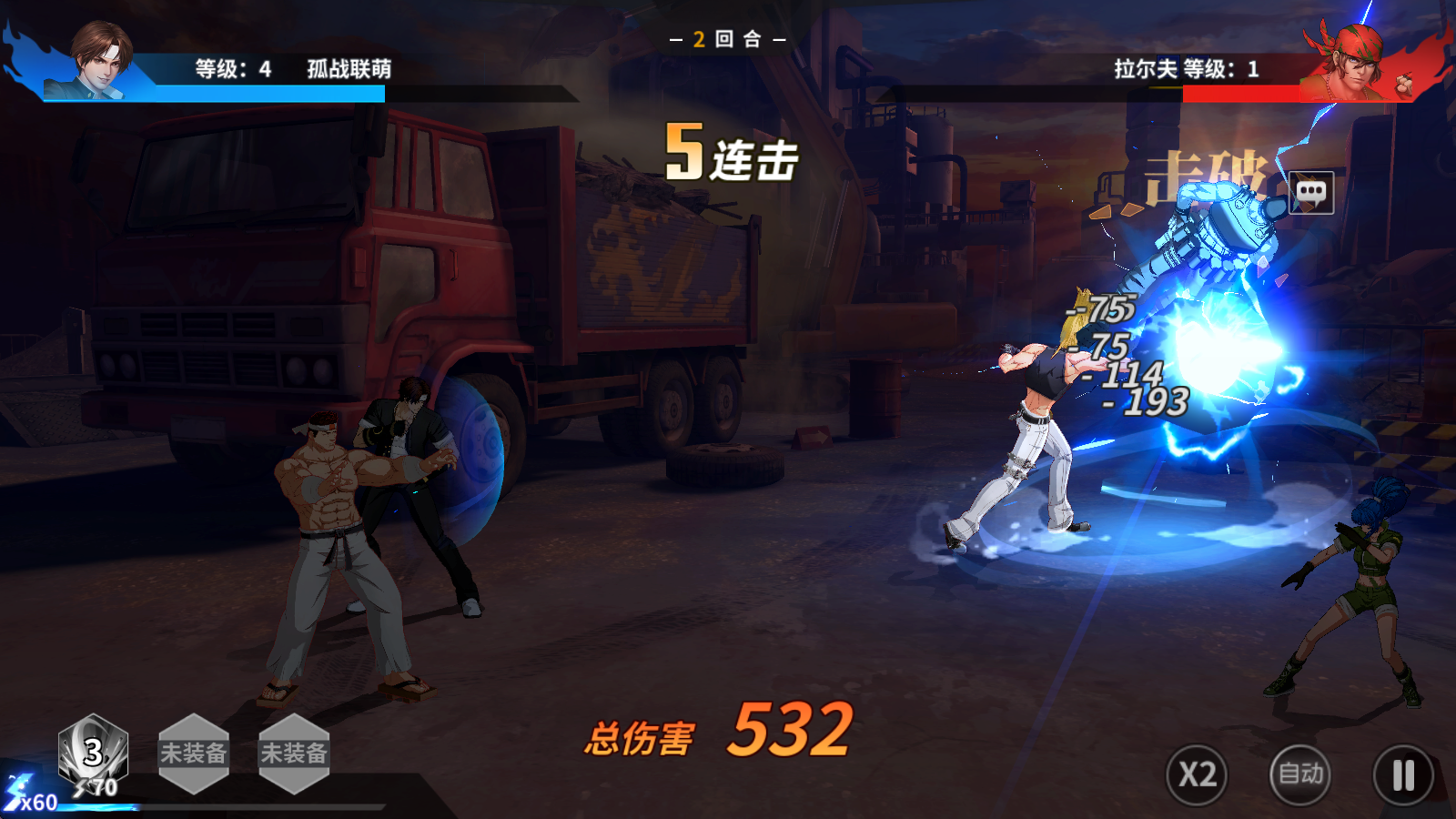Select Kyo's portrait in the player bar
This screenshot has height=819, width=1456.
point(100,60)
